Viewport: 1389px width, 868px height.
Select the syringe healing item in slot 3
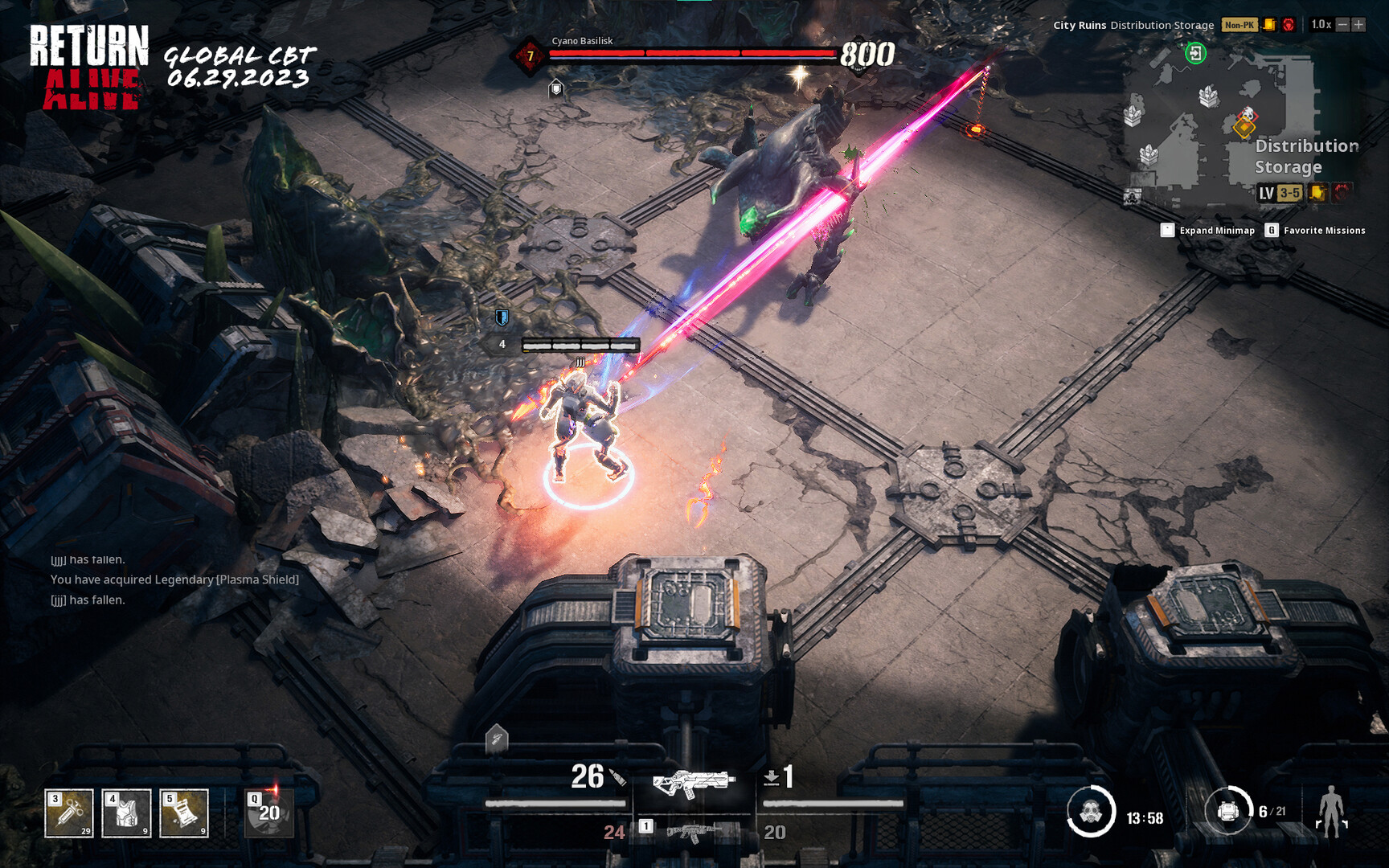(68, 812)
